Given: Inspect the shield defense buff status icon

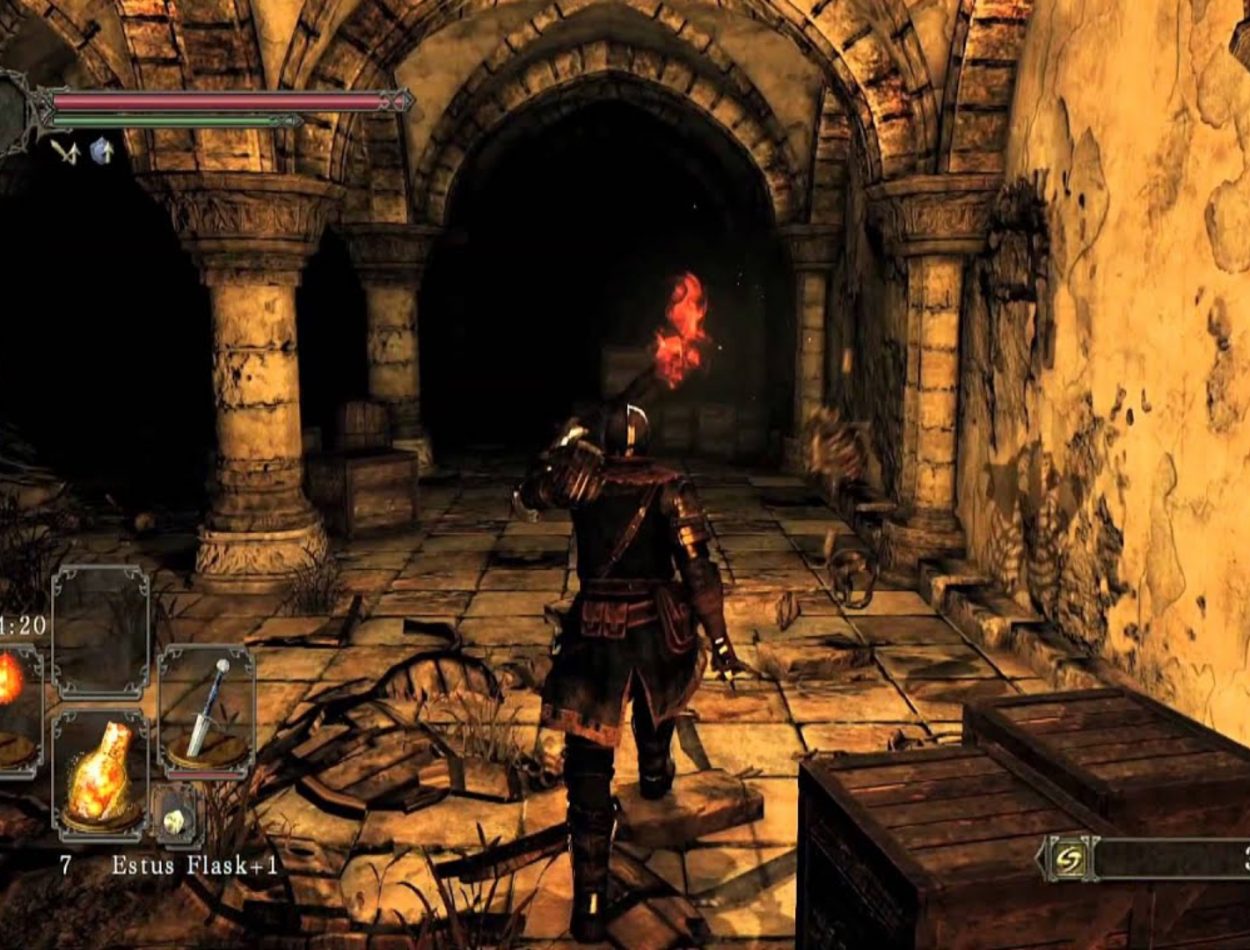Looking at the screenshot, I should click(101, 151).
